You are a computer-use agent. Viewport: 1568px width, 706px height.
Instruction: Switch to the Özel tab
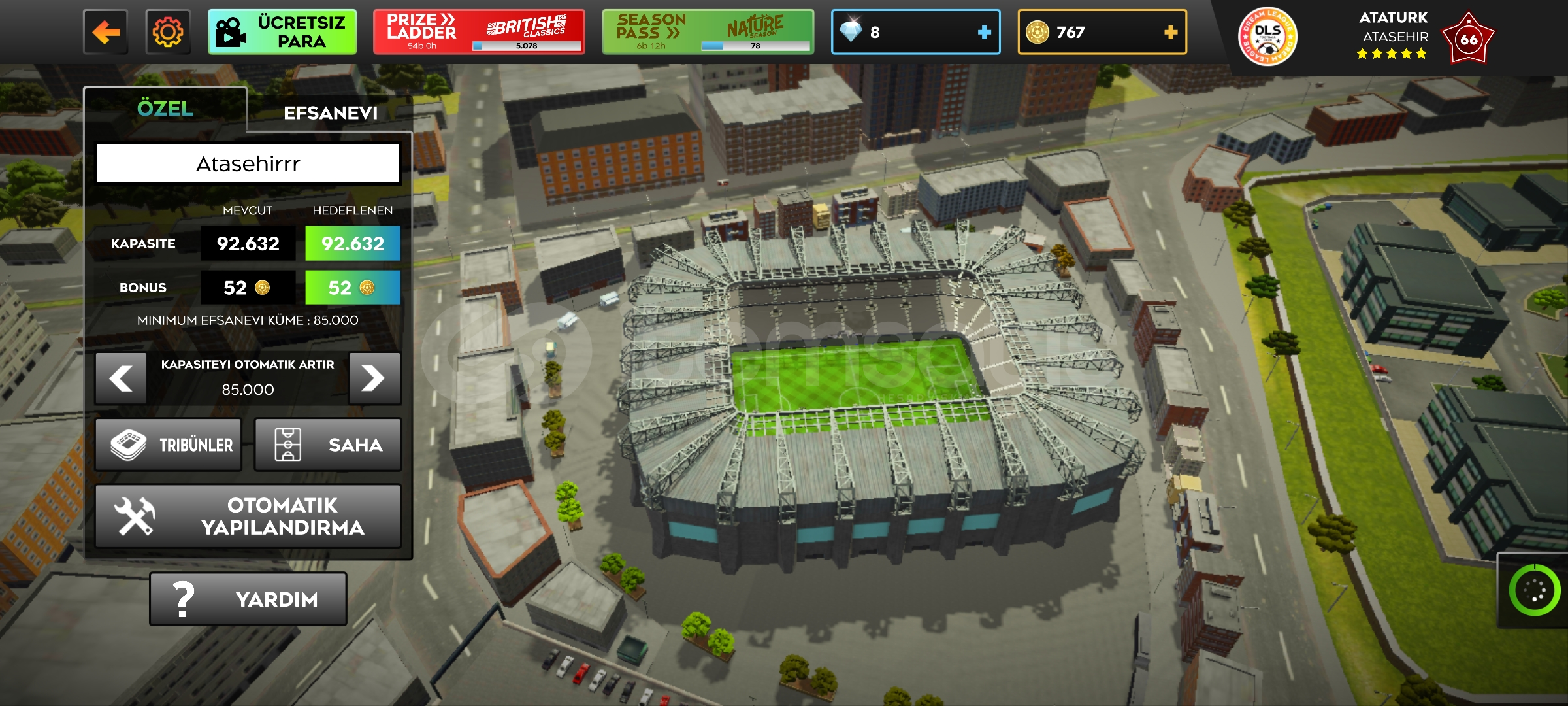click(x=165, y=109)
